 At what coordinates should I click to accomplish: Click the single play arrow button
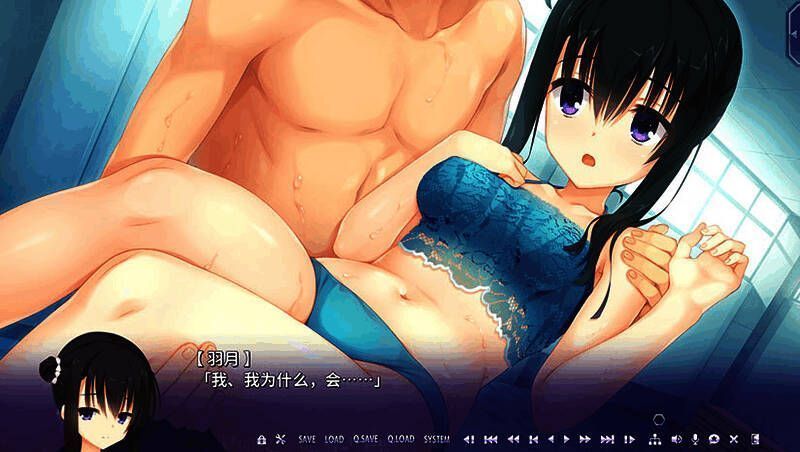click(x=566, y=439)
